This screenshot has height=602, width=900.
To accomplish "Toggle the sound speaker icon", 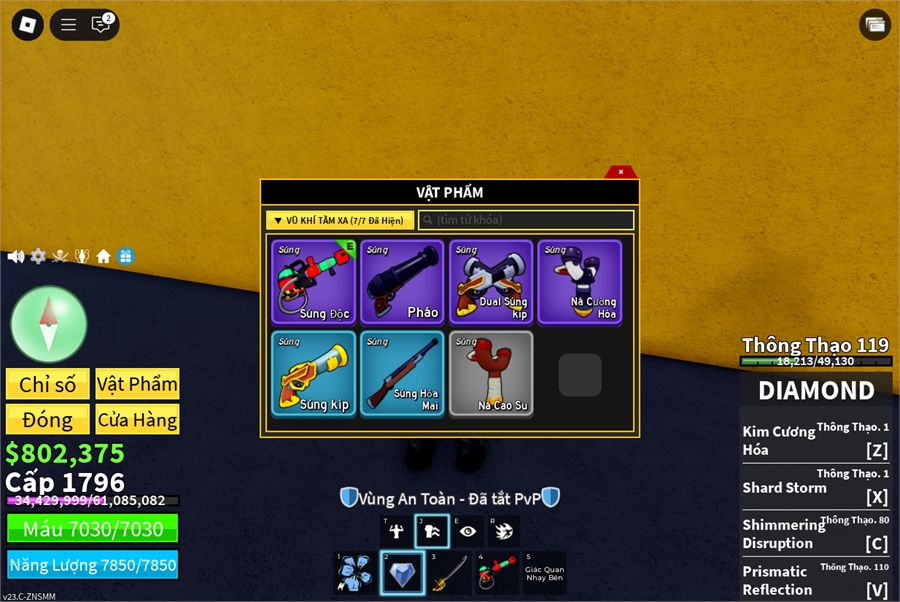I will (x=16, y=256).
